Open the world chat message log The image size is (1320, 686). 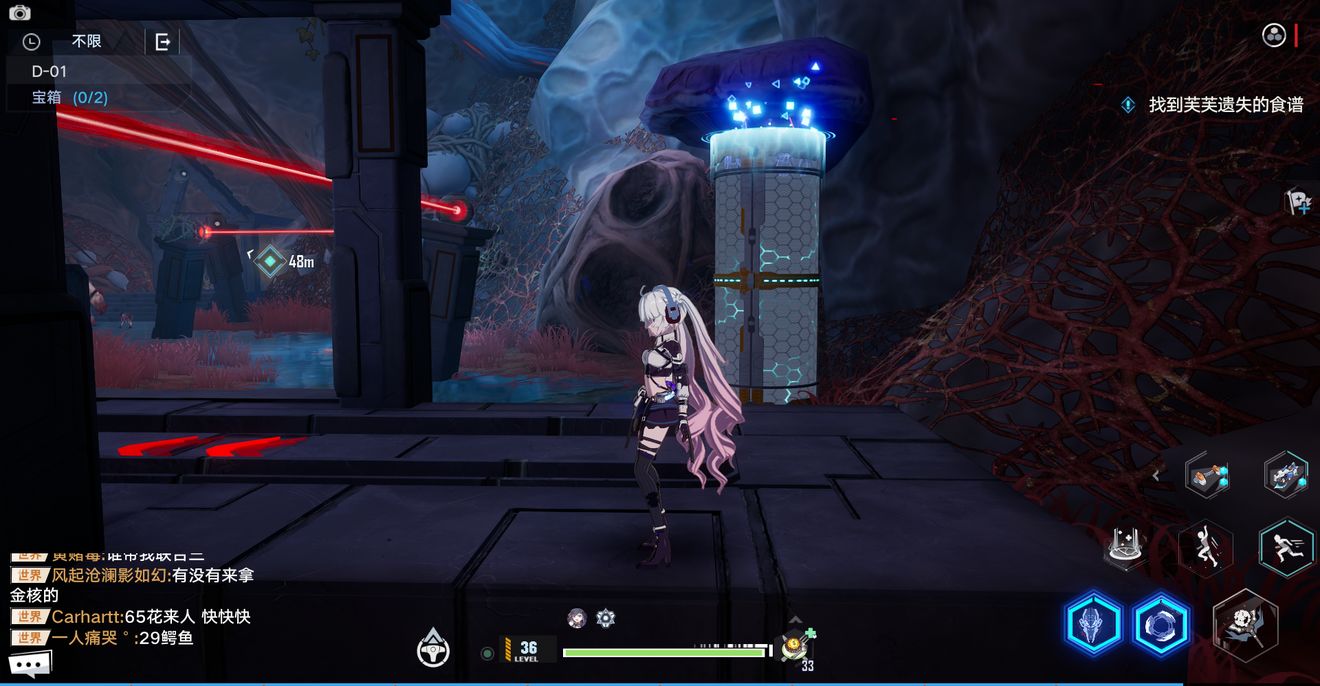pyautogui.click(x=130, y=607)
